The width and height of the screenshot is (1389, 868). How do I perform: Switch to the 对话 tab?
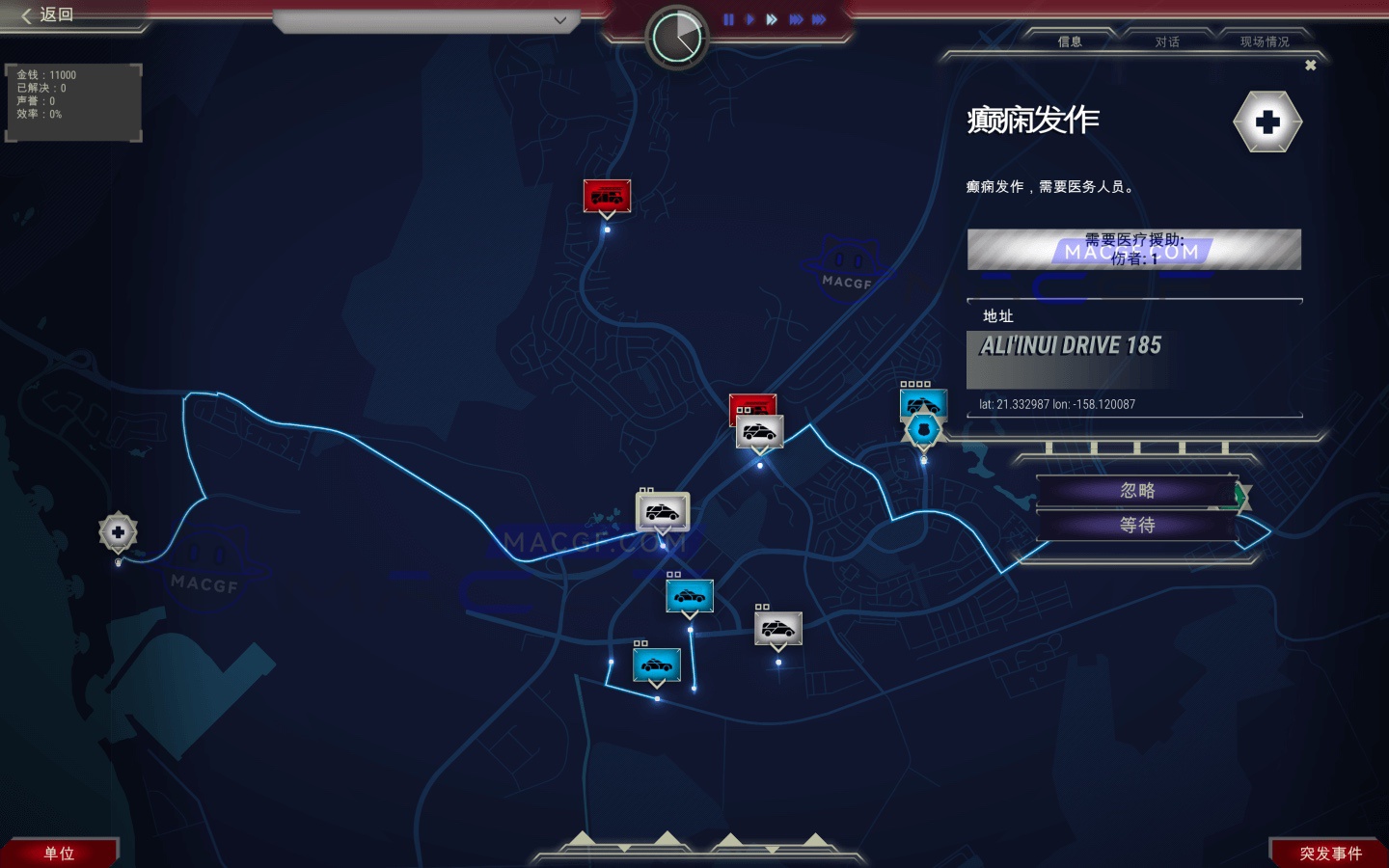1165,42
